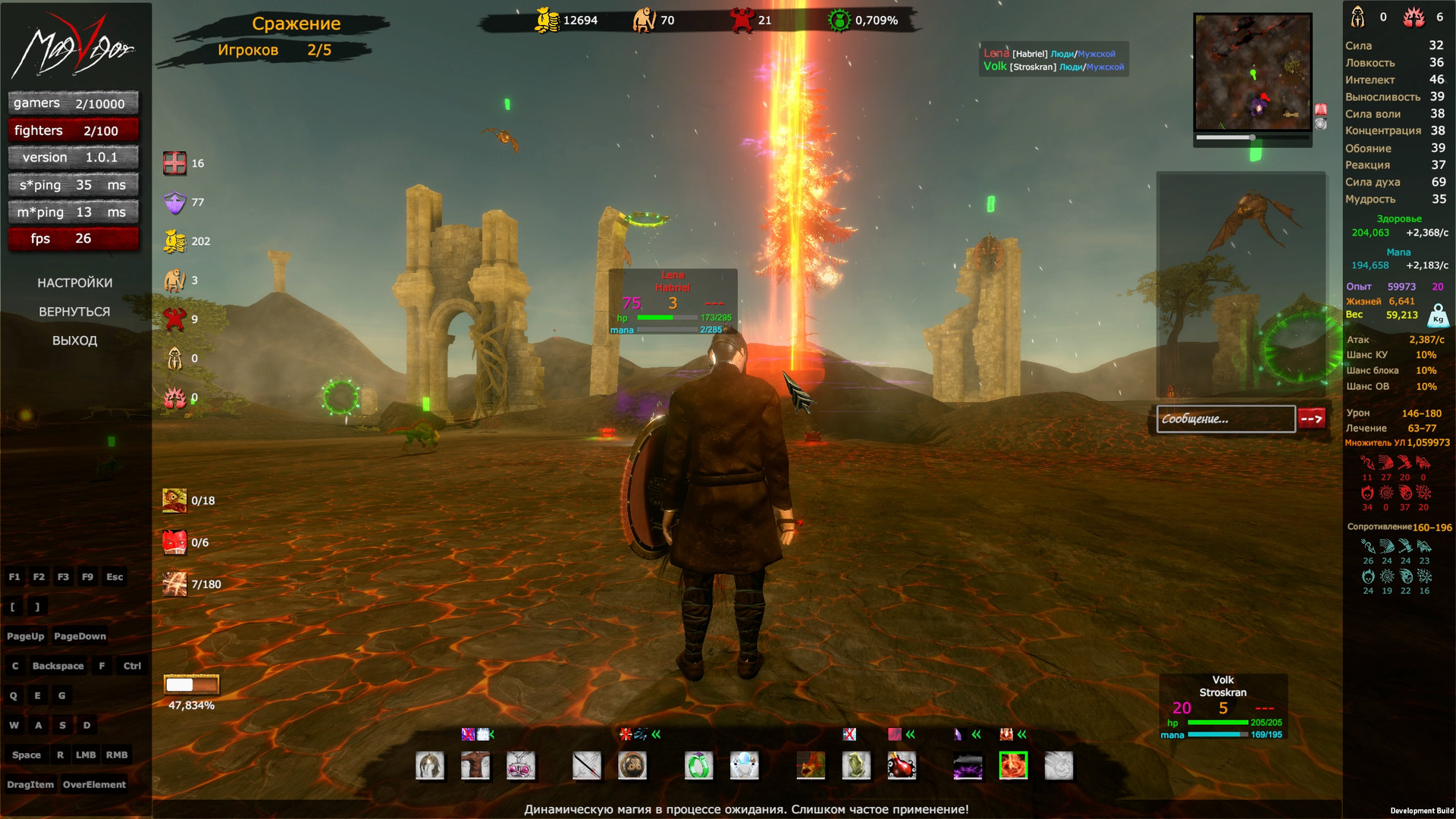Select the green creature figurine slot
Viewport: 1456px width, 819px height.
[856, 766]
